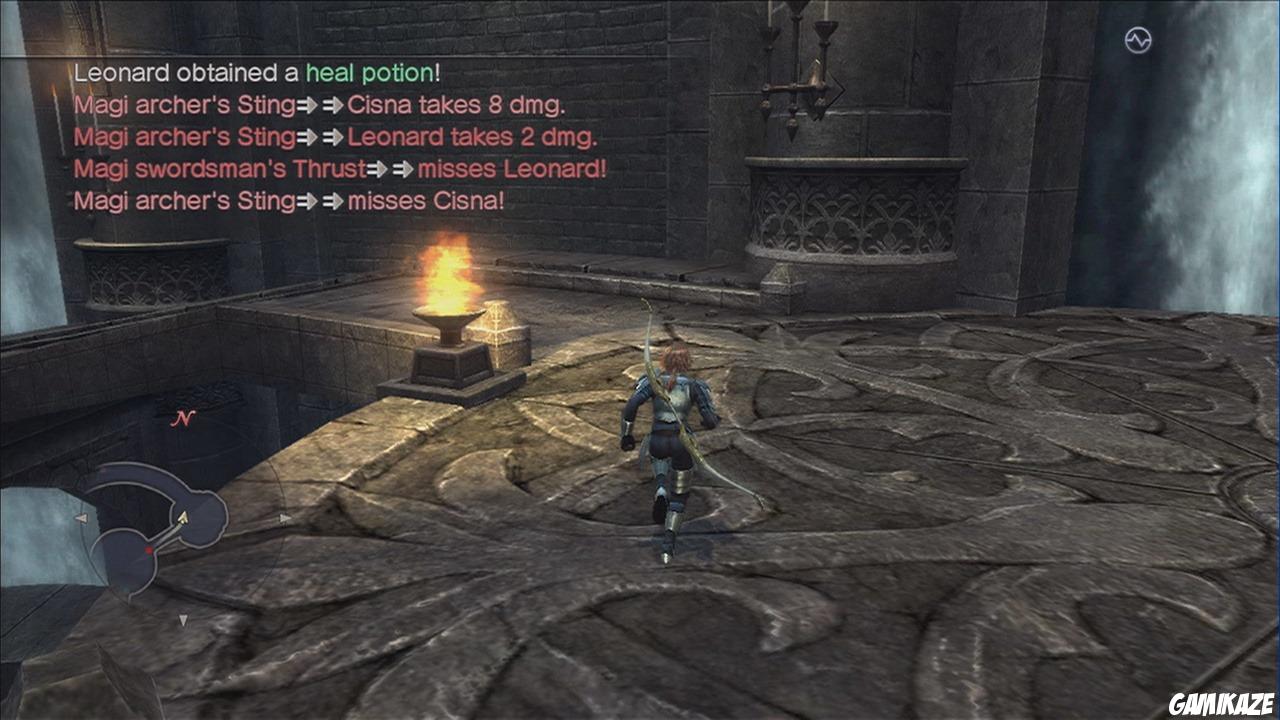The width and height of the screenshot is (1280, 720).
Task: Expand the 'Magi archer's Sting' log entry
Action: click(180, 105)
